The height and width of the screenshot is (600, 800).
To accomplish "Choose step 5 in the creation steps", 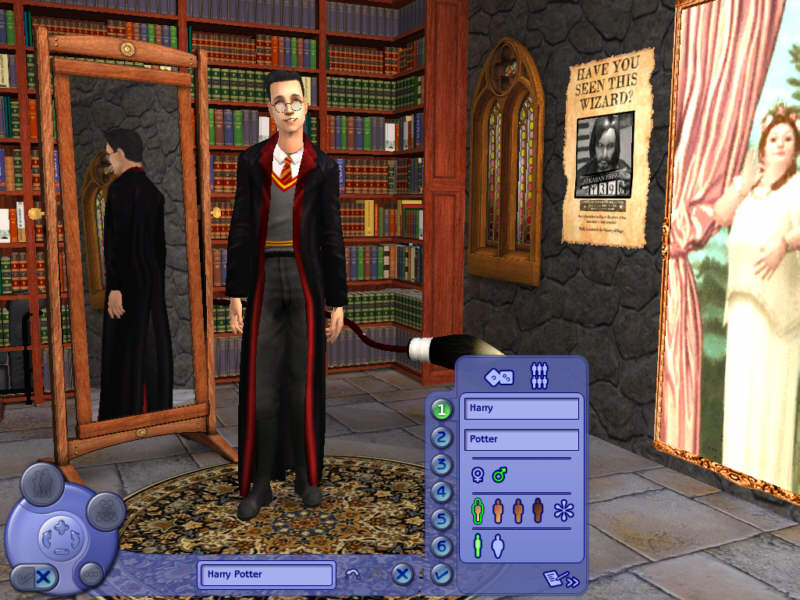I will 442,519.
